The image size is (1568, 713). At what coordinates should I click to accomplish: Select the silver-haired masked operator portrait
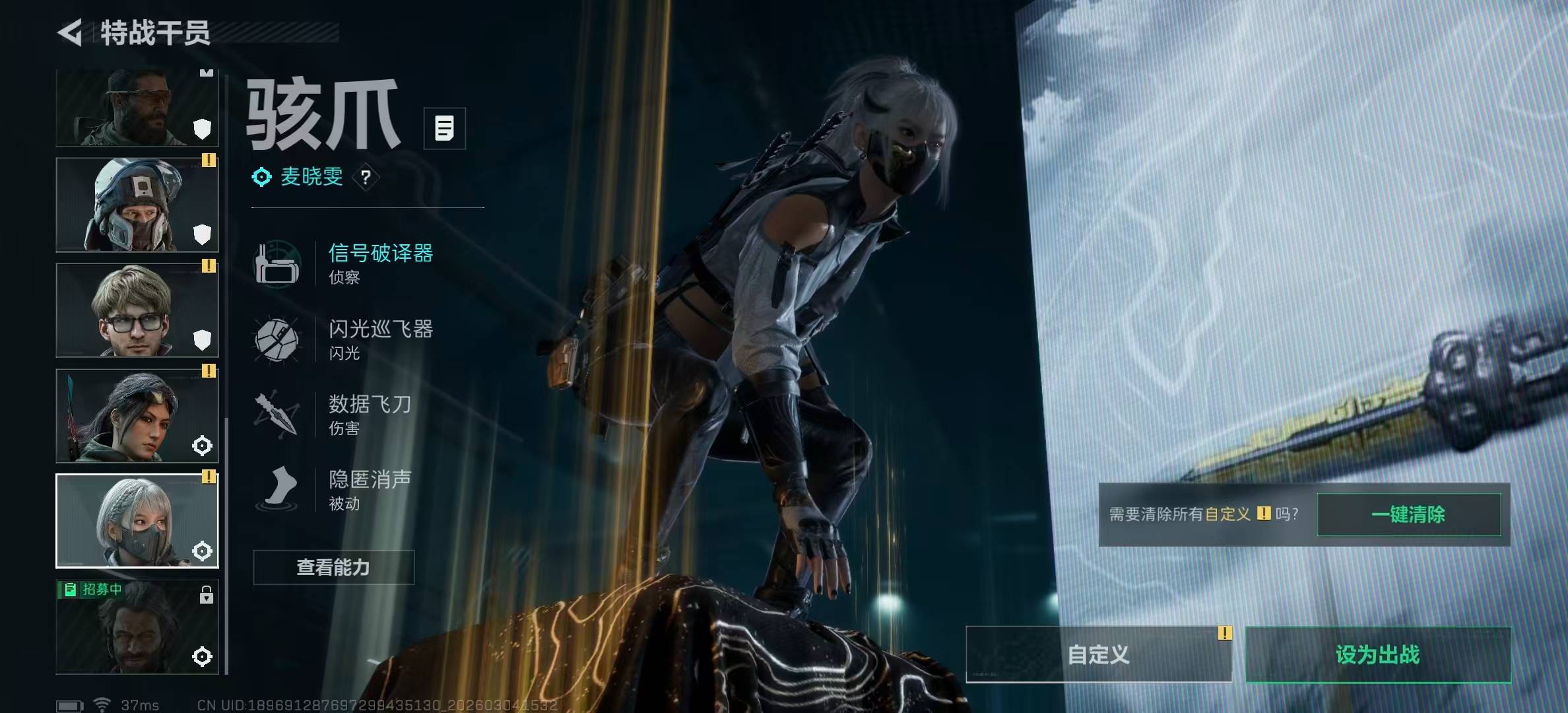(137, 521)
